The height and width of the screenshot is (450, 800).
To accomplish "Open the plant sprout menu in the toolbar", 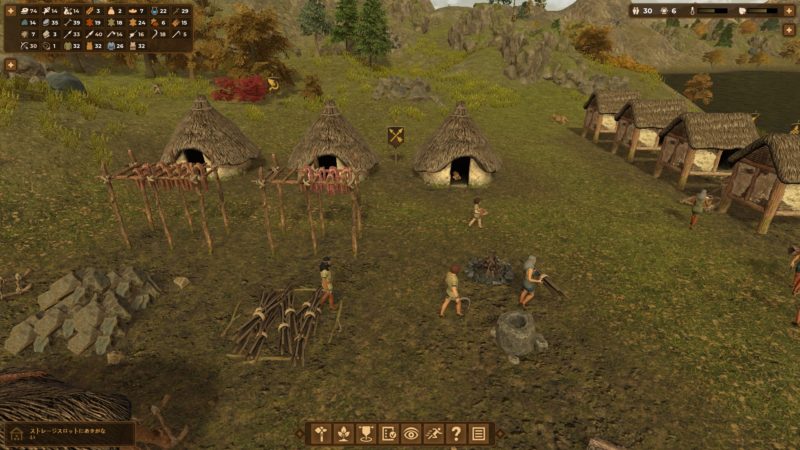I will (x=344, y=434).
